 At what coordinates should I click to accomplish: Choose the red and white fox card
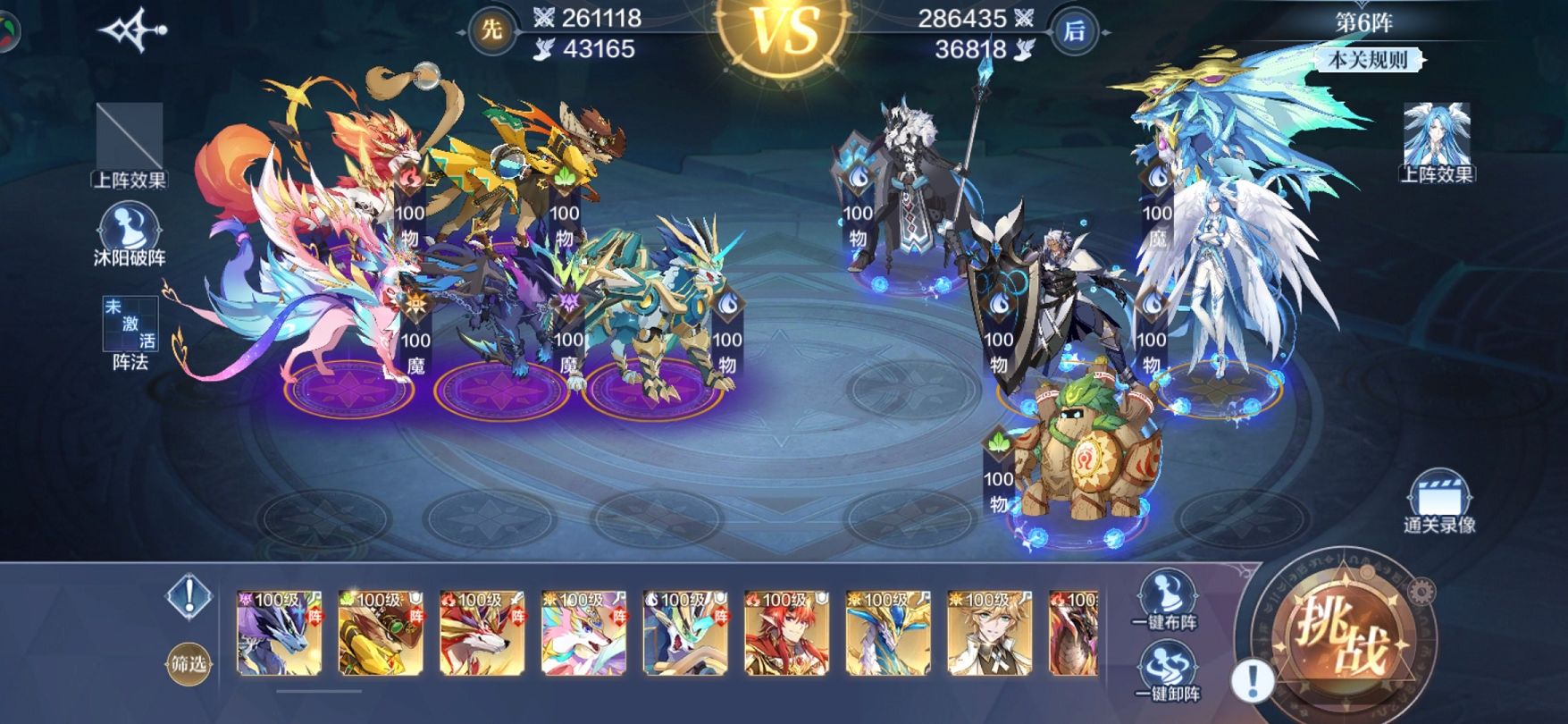pos(482,633)
